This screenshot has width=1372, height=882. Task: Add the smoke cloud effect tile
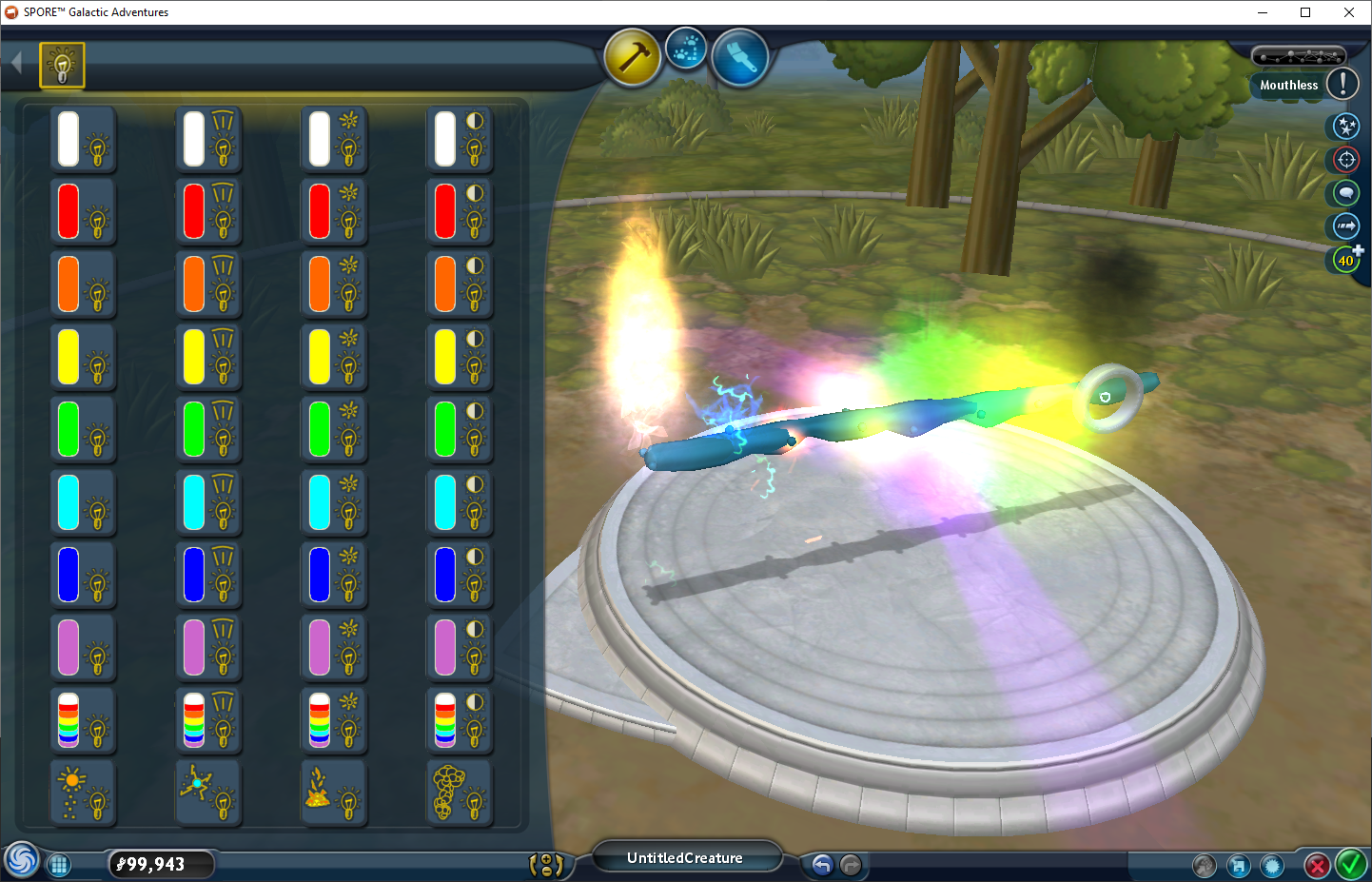(x=460, y=794)
